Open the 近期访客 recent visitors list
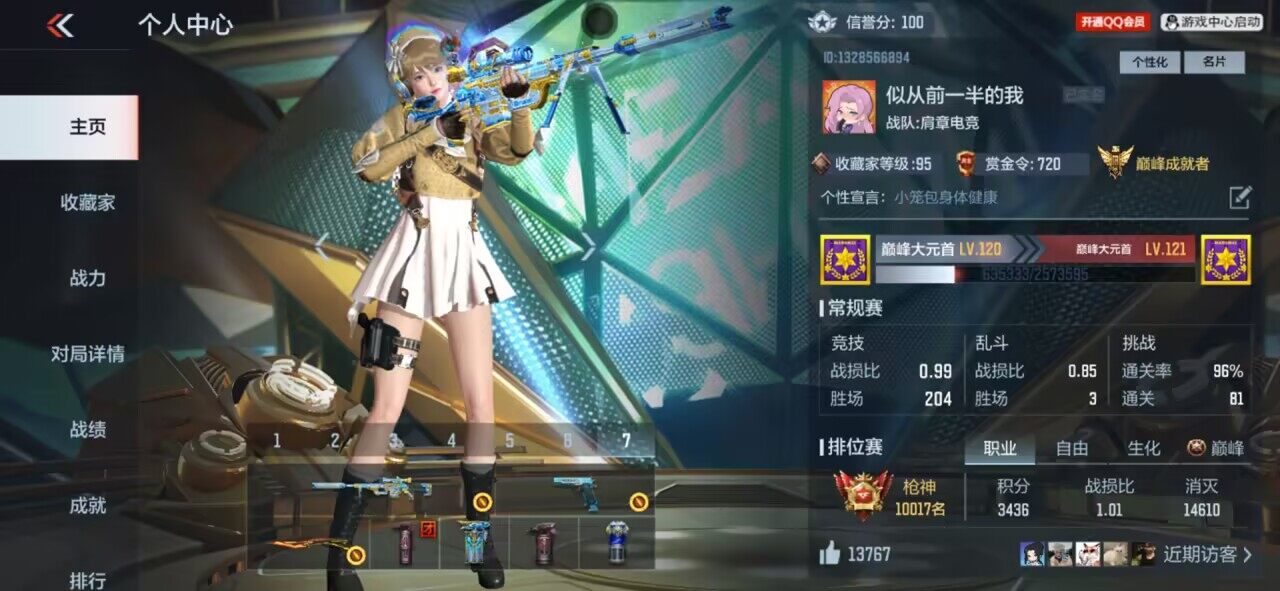The height and width of the screenshot is (591, 1280). (x=1207, y=555)
